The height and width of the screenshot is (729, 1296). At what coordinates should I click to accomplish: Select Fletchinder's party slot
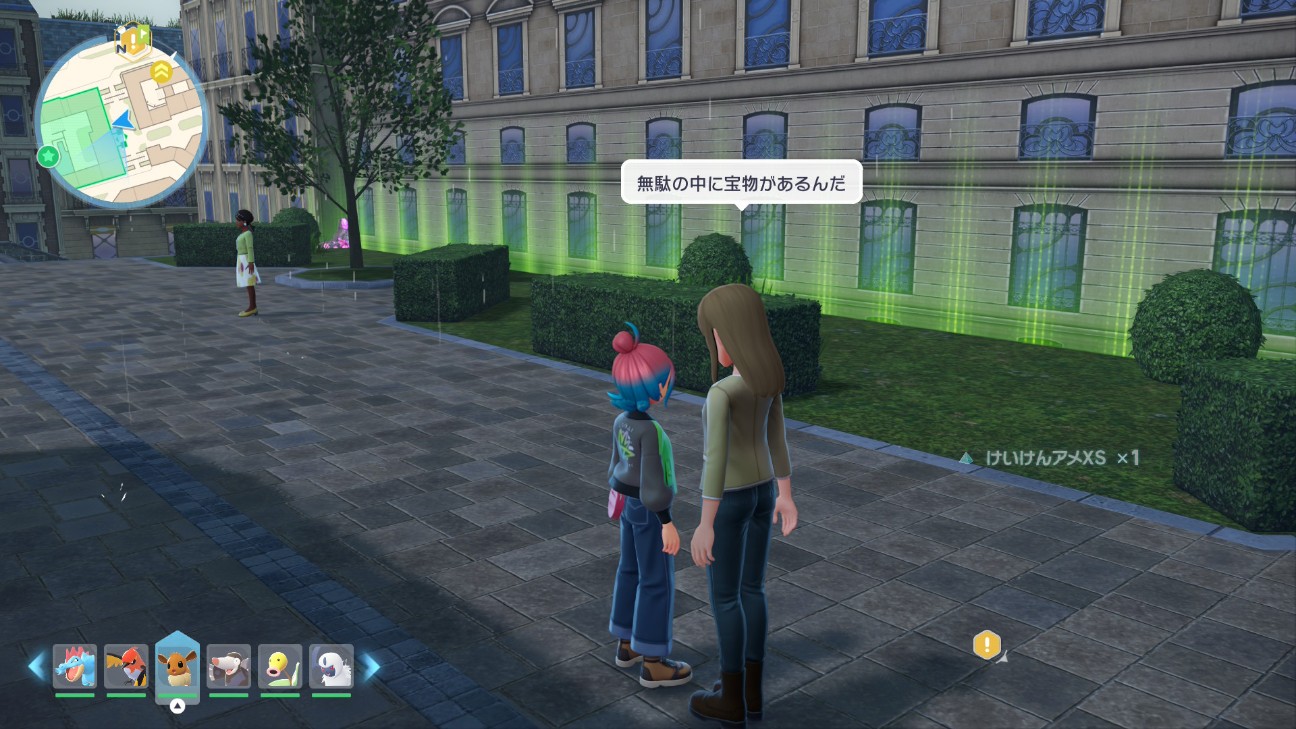click(x=126, y=665)
